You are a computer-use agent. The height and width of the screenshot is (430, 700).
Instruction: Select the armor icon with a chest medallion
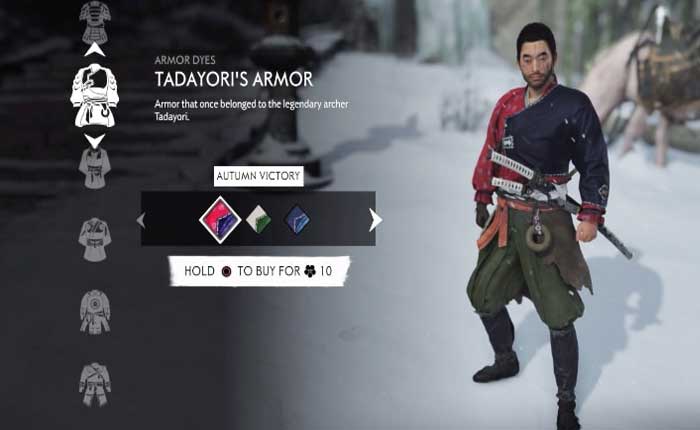point(95,311)
